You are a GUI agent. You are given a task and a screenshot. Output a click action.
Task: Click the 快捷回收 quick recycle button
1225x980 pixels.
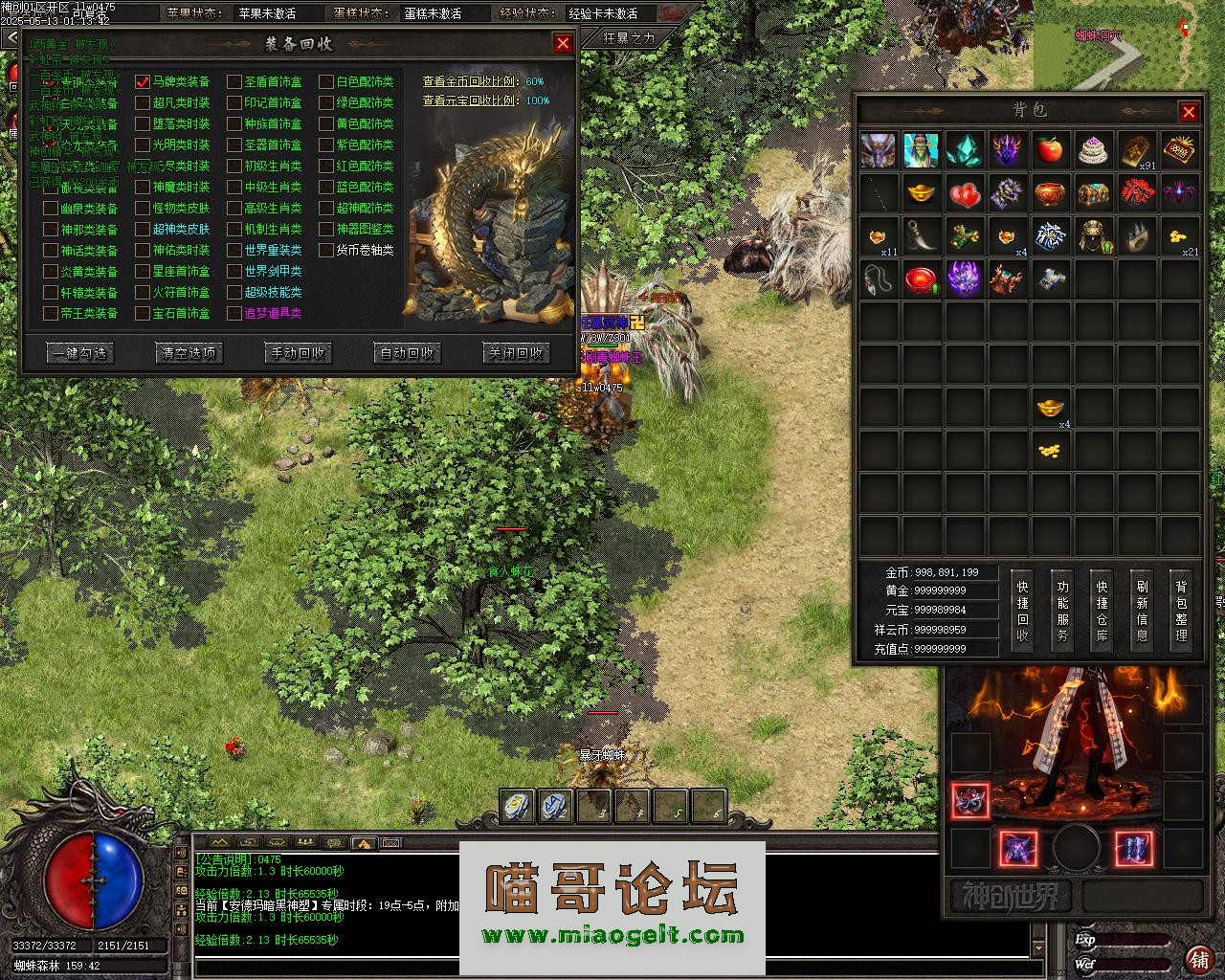pos(1022,611)
